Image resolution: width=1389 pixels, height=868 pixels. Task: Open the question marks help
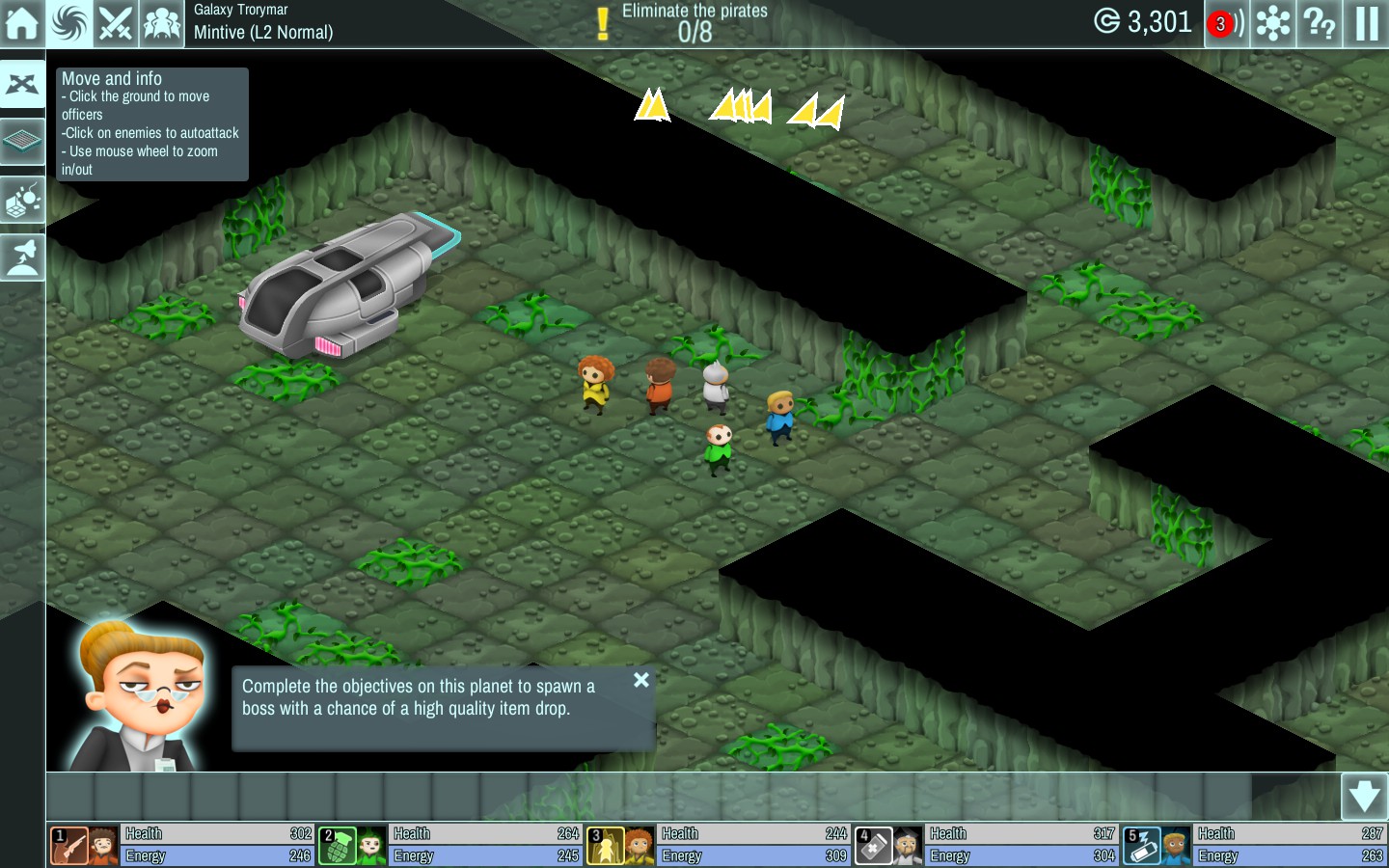(1320, 23)
